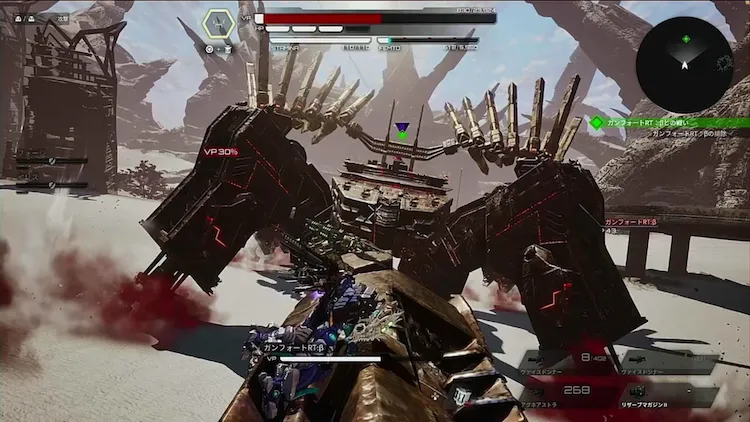The height and width of the screenshot is (422, 750).
Task: Open the circular radar minimap
Action: 684,64
